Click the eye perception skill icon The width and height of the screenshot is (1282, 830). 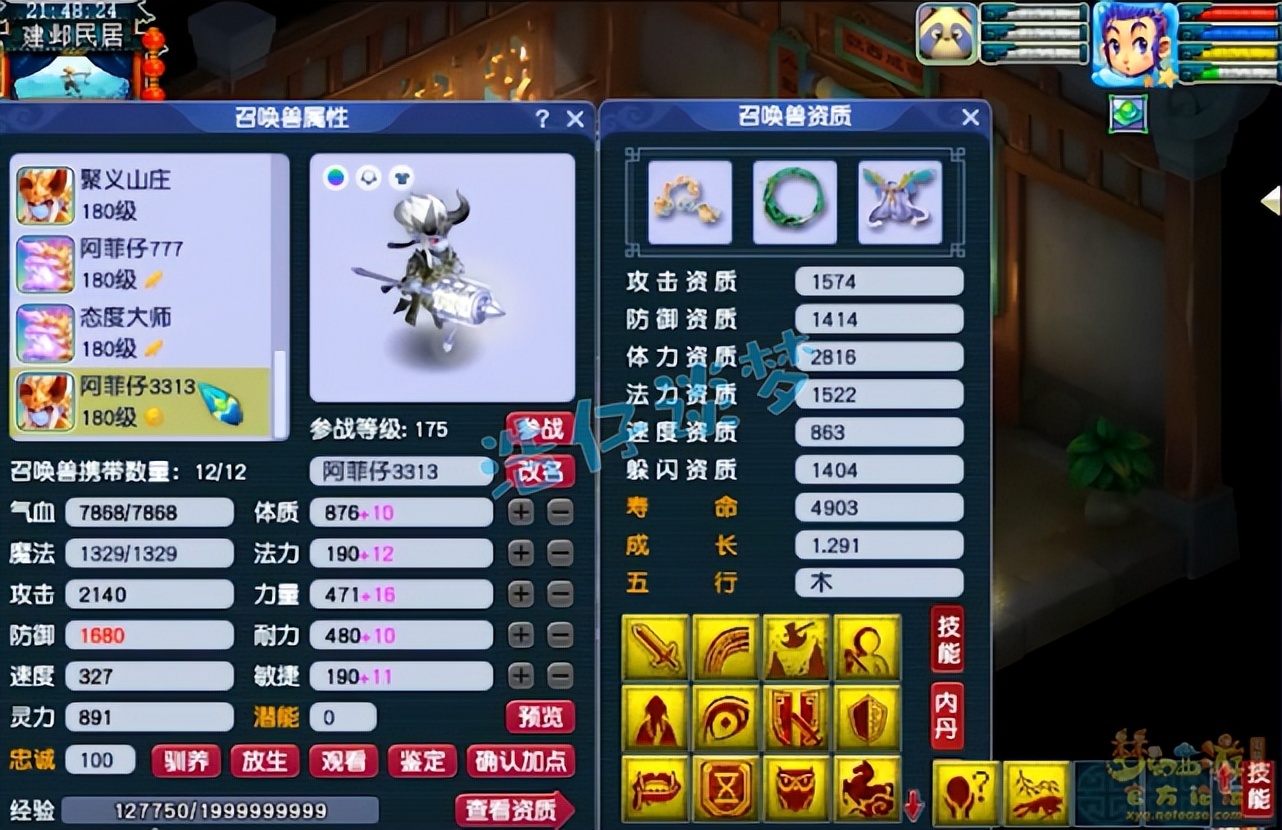pyautogui.click(x=726, y=718)
